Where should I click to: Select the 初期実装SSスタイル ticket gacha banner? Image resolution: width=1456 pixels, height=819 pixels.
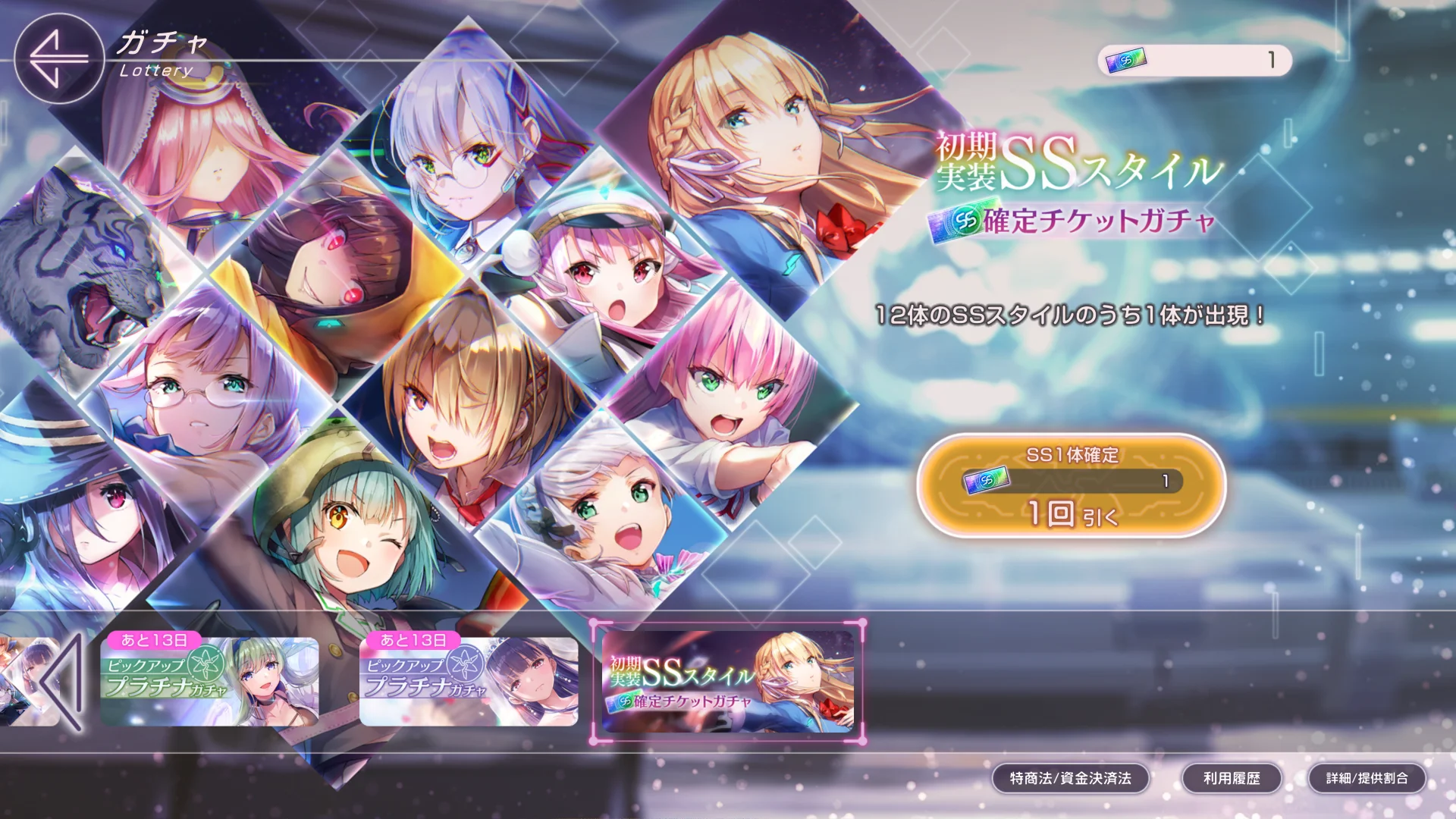(x=728, y=681)
